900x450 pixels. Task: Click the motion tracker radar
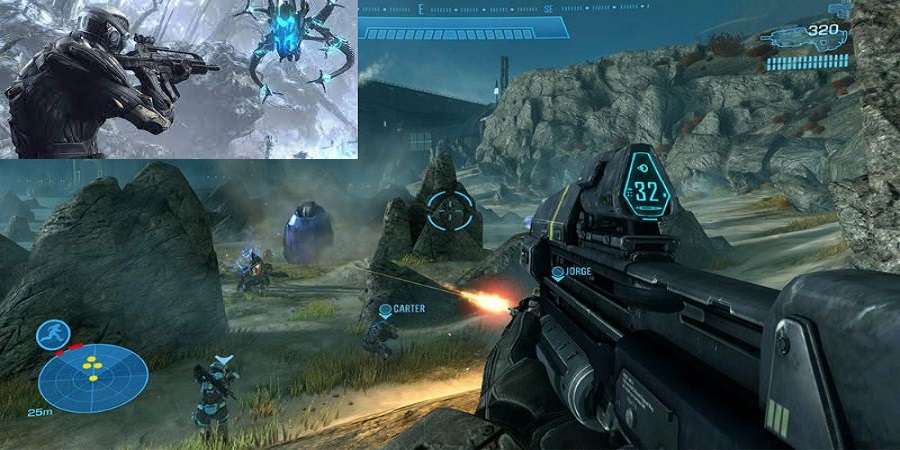point(93,377)
